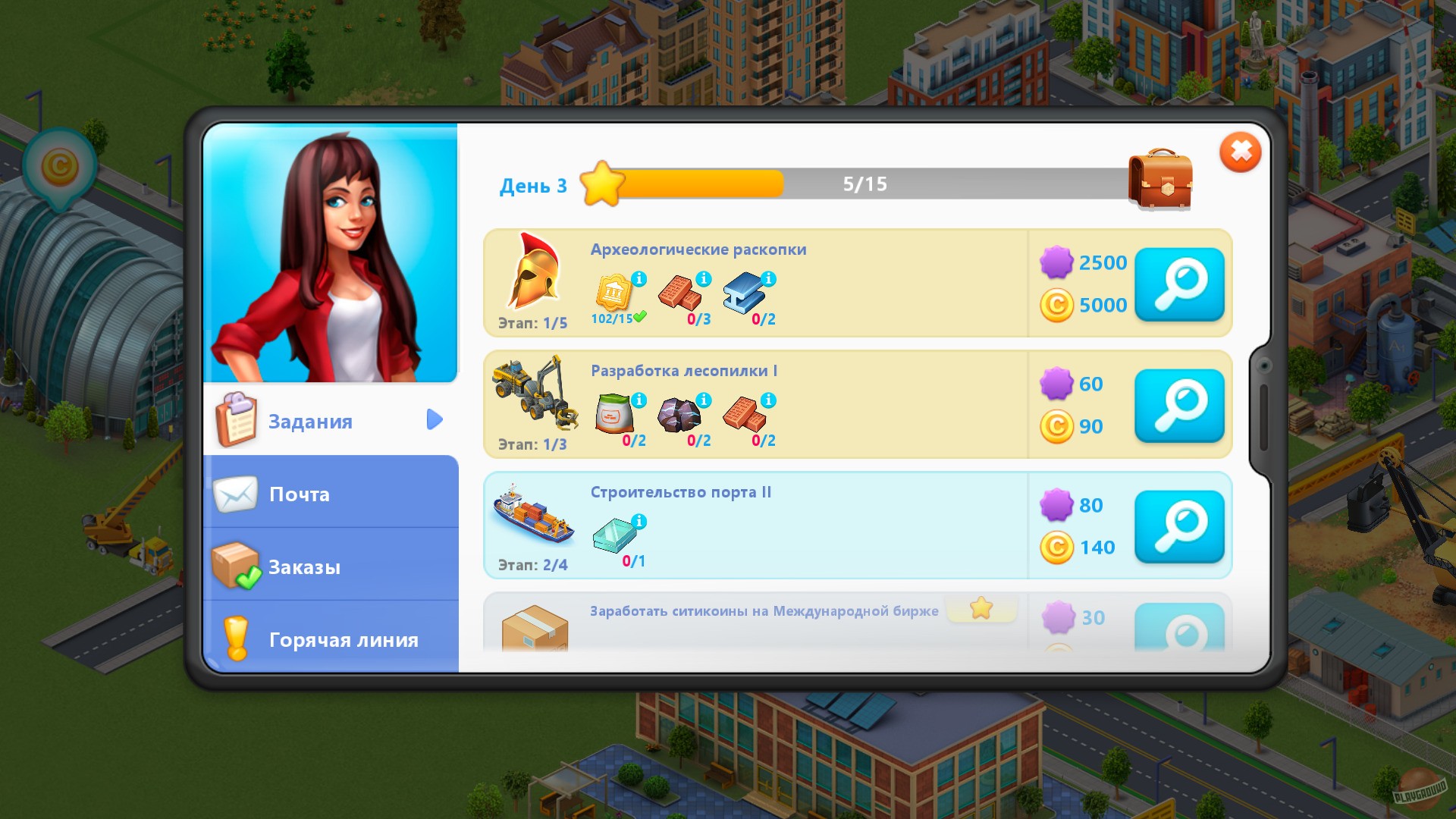
Task: Click the coal resource icon
Action: (681, 416)
